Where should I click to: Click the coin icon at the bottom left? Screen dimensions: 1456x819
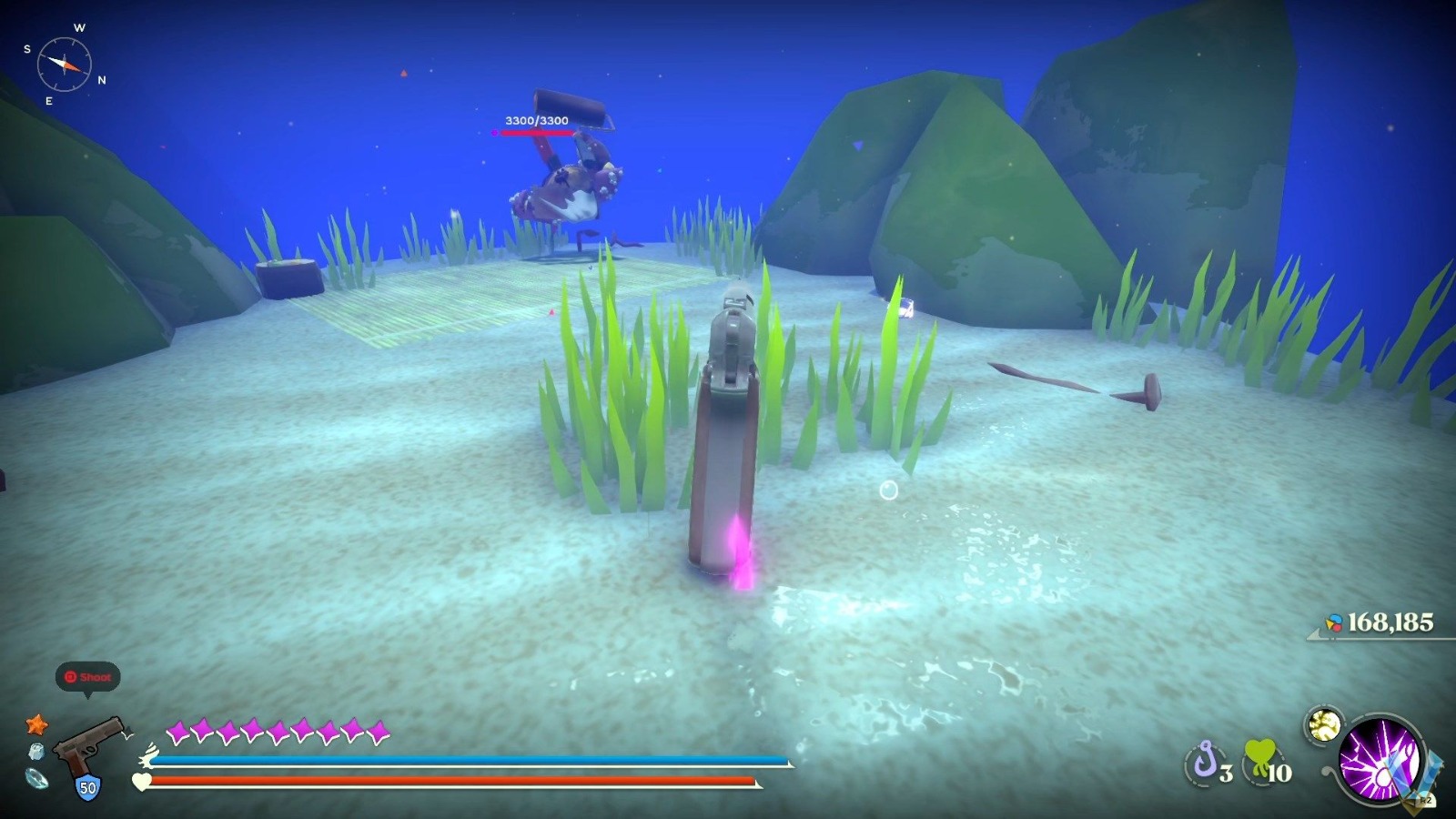point(35,779)
